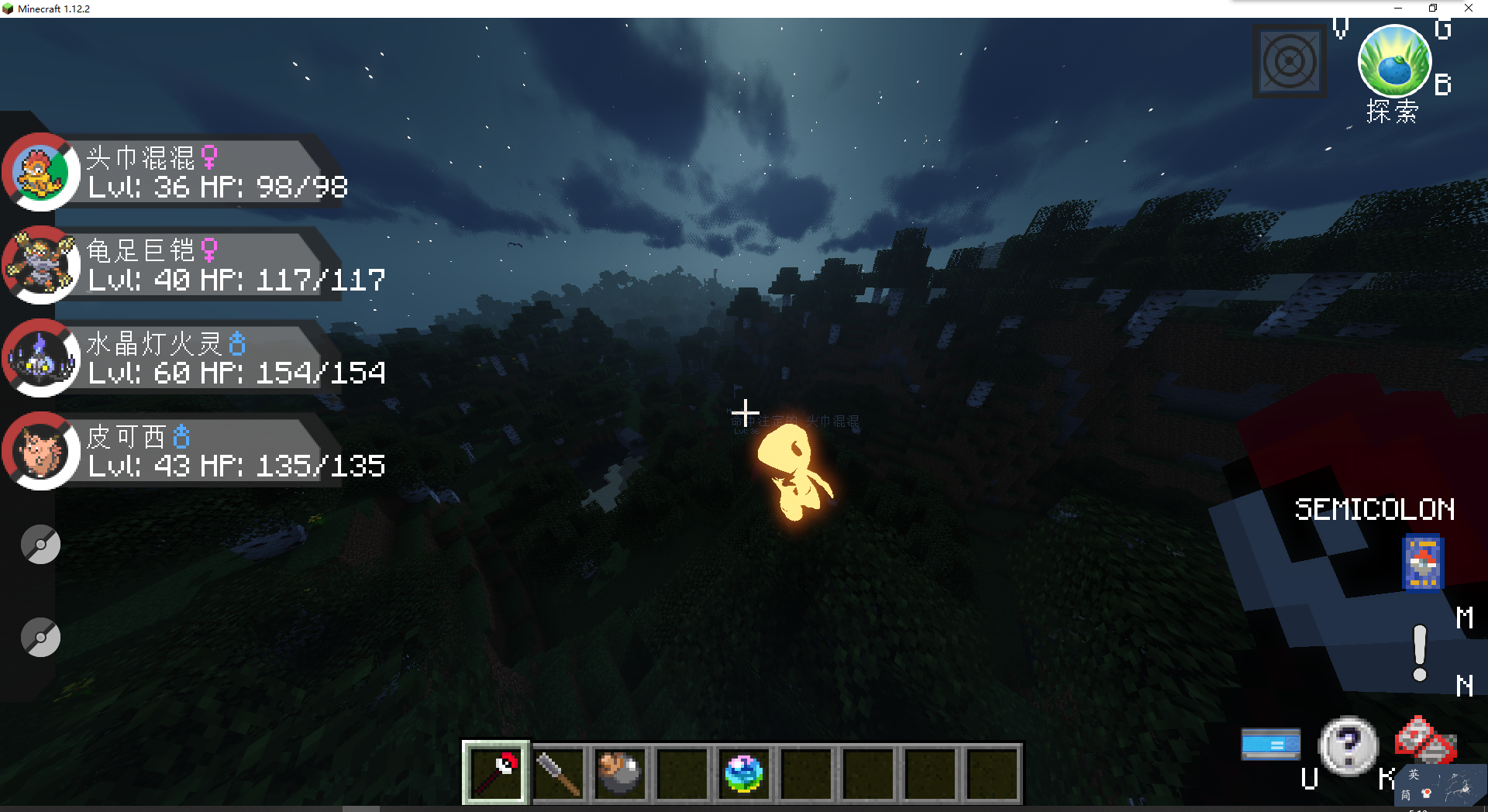The image size is (1488, 812).
Task: Select the Poké Ball rod hotbar slot
Action: pos(496,773)
